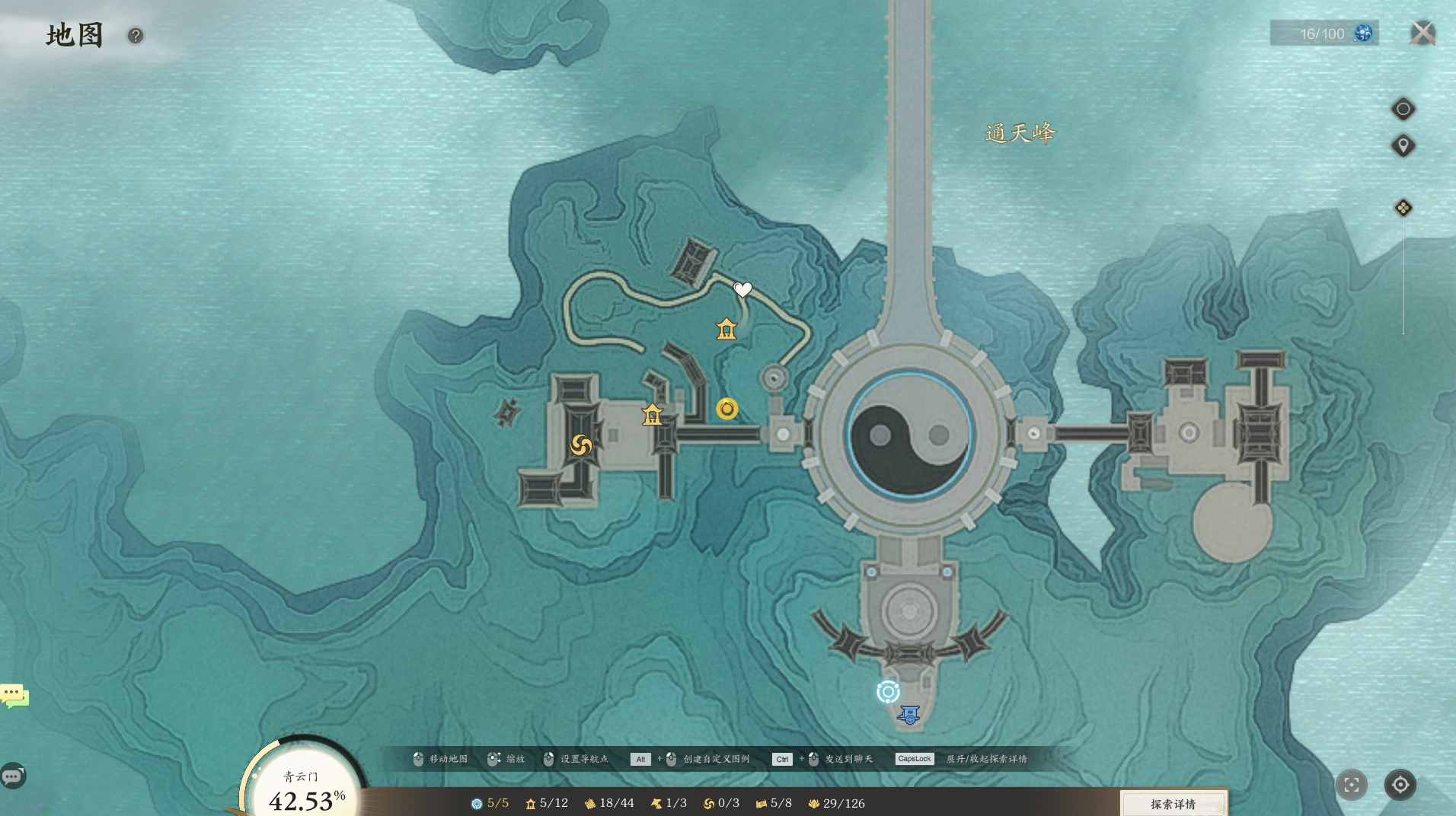Open the map help question mark

pos(136,36)
